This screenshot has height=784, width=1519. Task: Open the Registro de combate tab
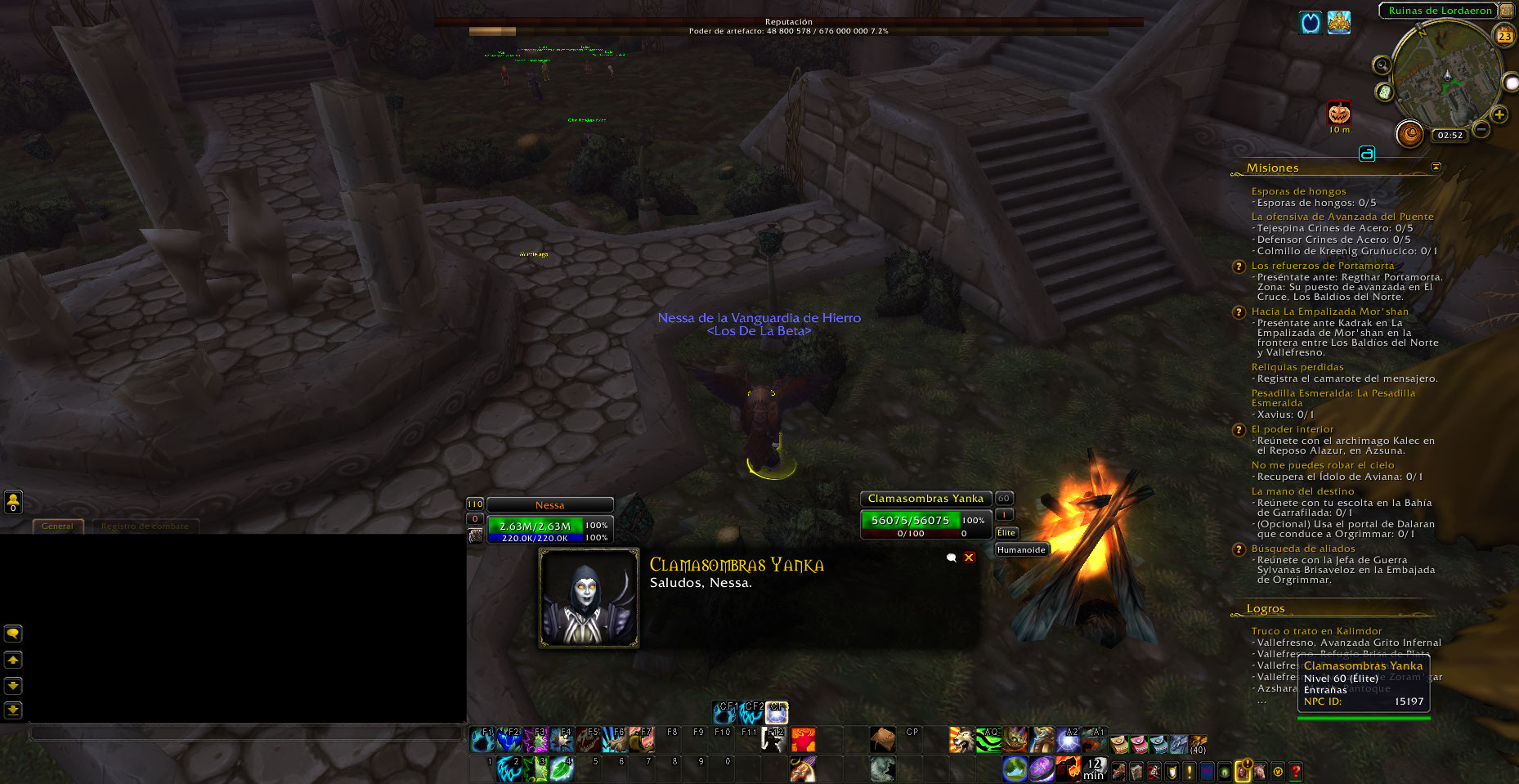click(145, 526)
